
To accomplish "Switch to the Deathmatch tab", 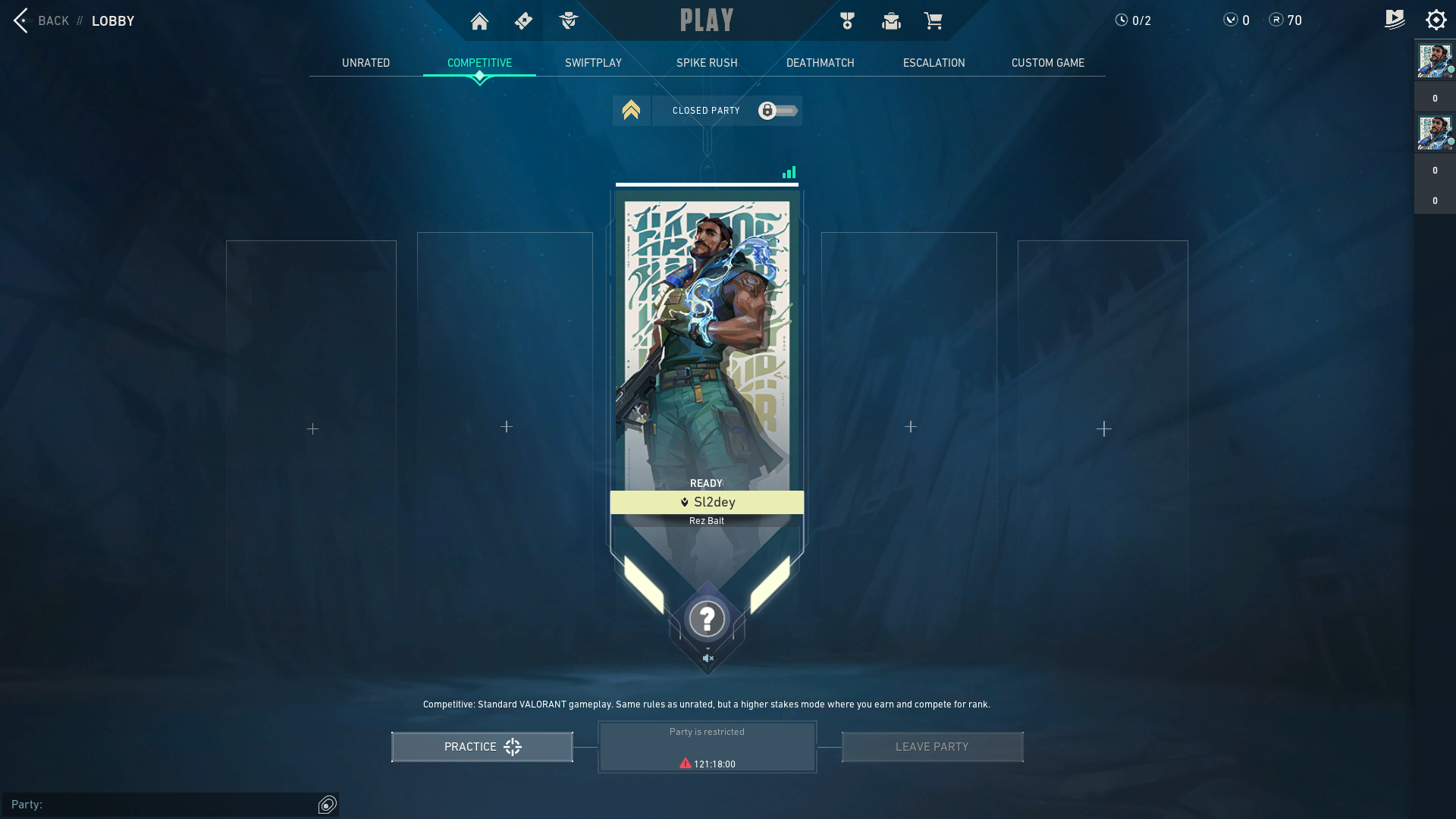I will (820, 63).
